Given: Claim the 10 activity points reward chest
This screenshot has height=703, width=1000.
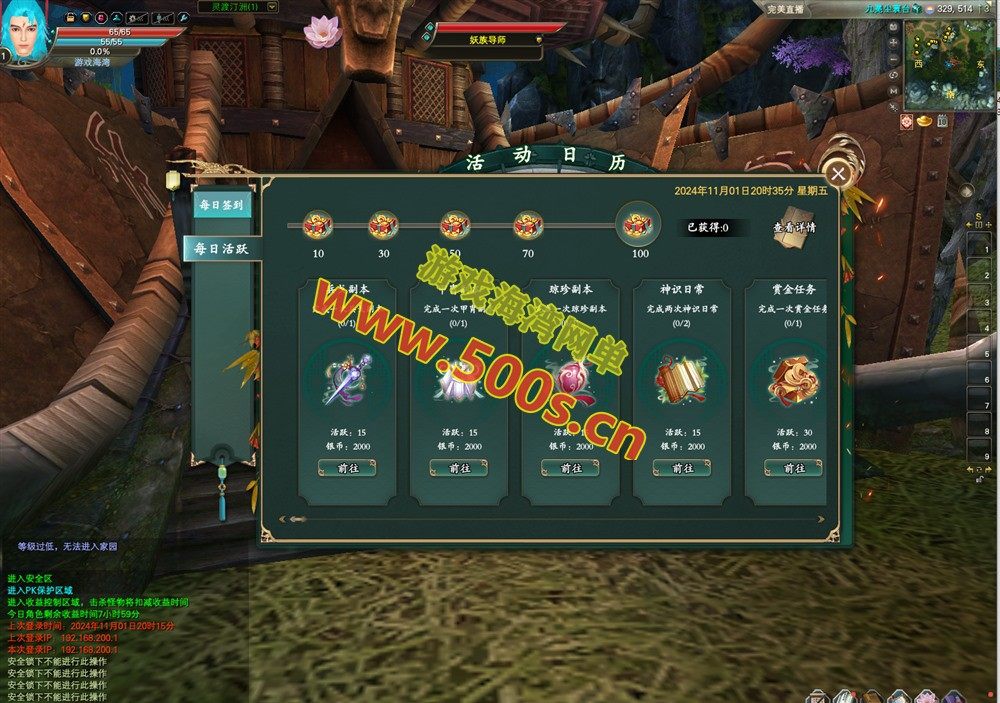Looking at the screenshot, I should (318, 226).
